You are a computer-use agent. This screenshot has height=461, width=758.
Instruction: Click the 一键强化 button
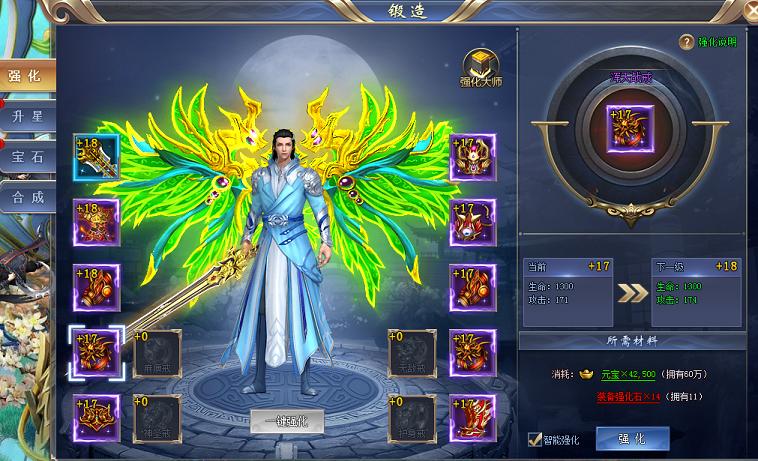click(287, 421)
